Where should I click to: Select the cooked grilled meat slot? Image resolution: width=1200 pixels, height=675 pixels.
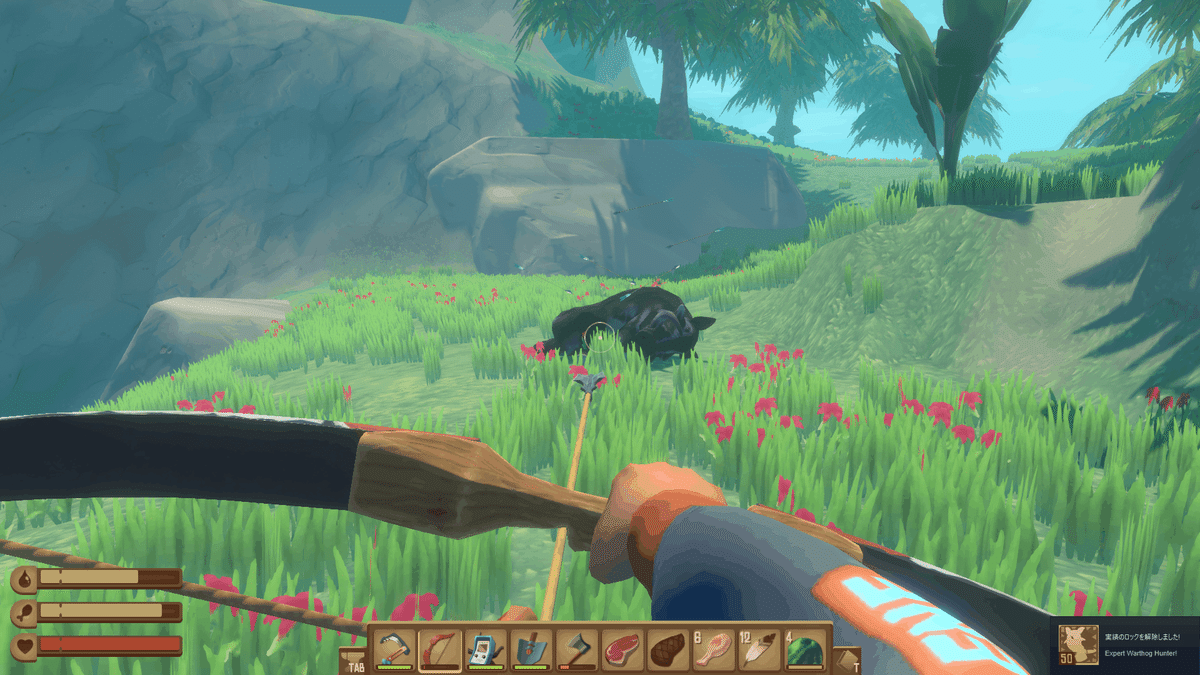(668, 650)
